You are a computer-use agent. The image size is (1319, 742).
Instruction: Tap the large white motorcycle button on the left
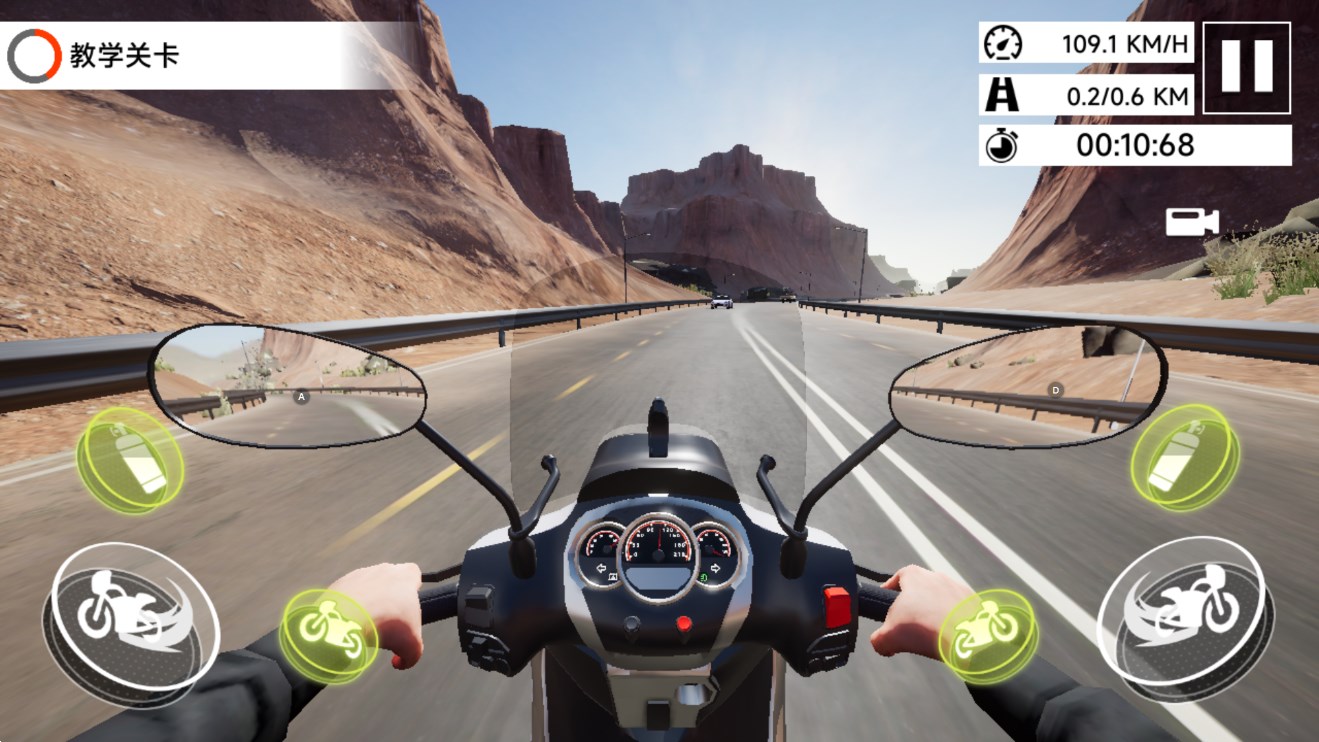(130, 622)
